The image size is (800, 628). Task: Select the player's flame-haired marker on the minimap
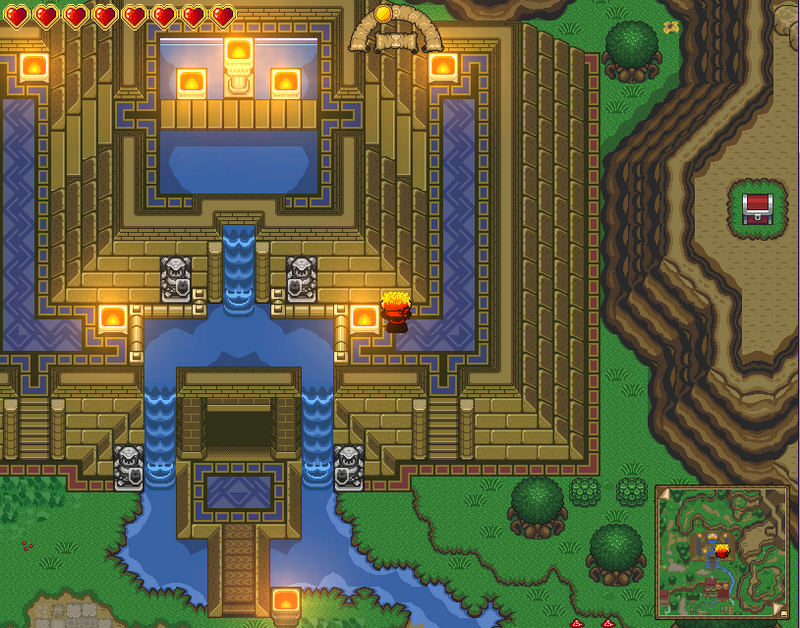tap(721, 550)
